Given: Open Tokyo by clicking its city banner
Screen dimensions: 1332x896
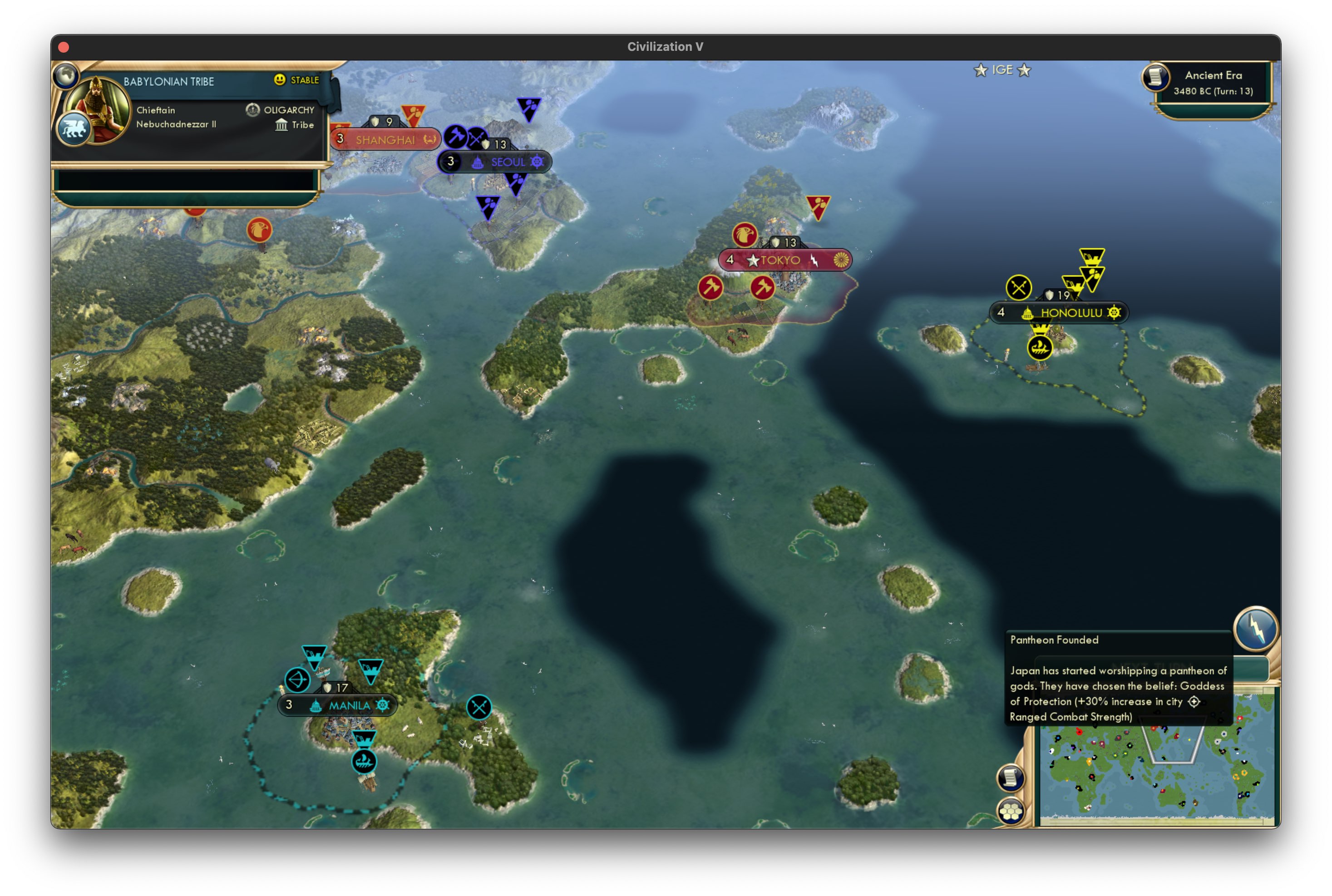Looking at the screenshot, I should tap(781, 260).
